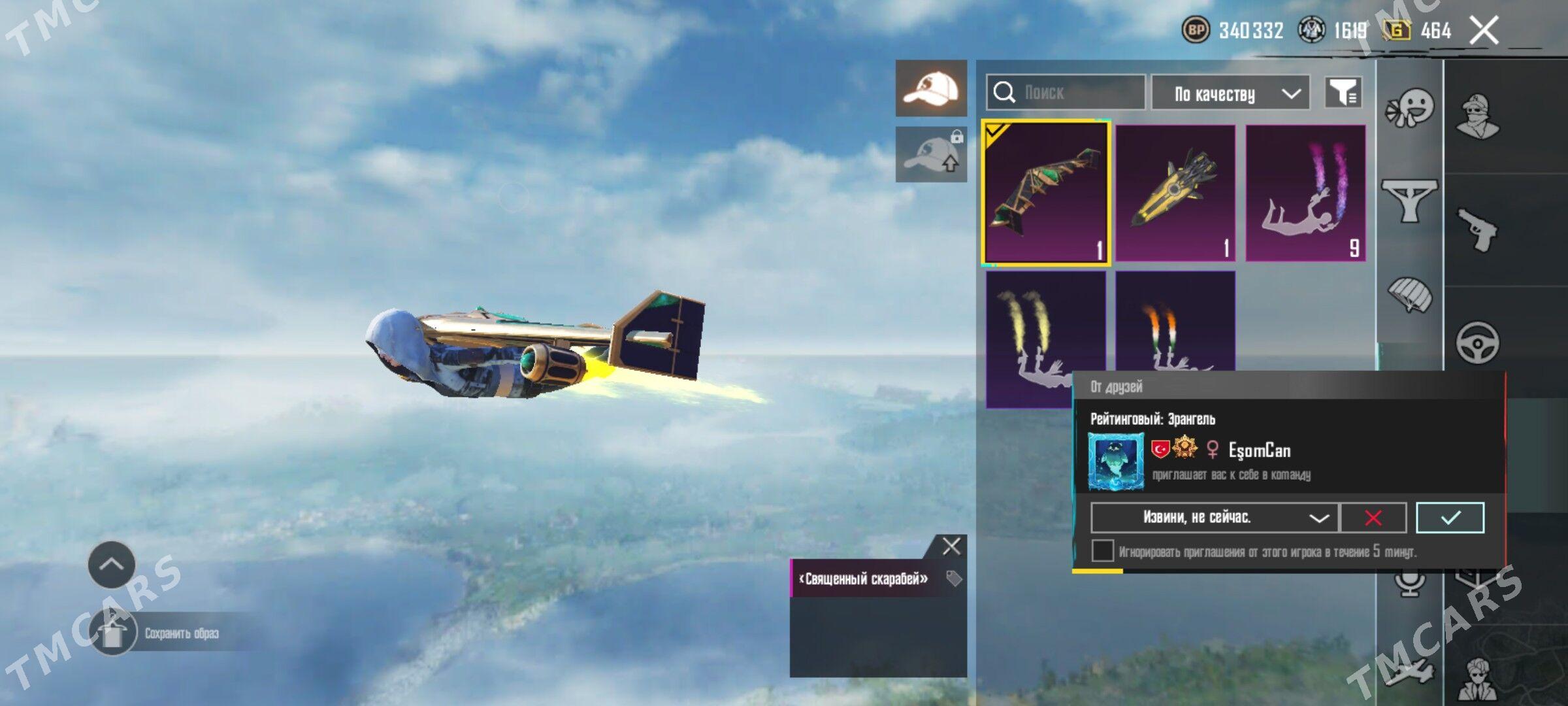
Task: Switch to the emote category tab
Action: (x=1410, y=109)
